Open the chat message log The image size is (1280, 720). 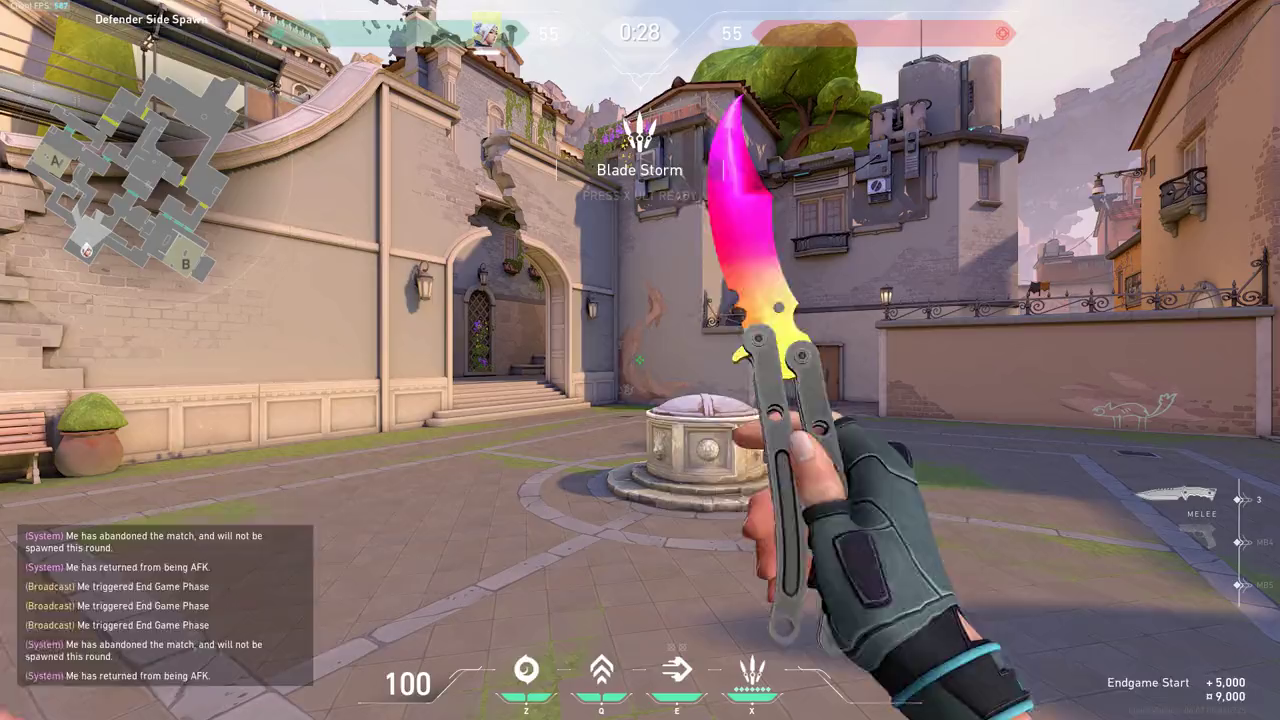point(165,605)
